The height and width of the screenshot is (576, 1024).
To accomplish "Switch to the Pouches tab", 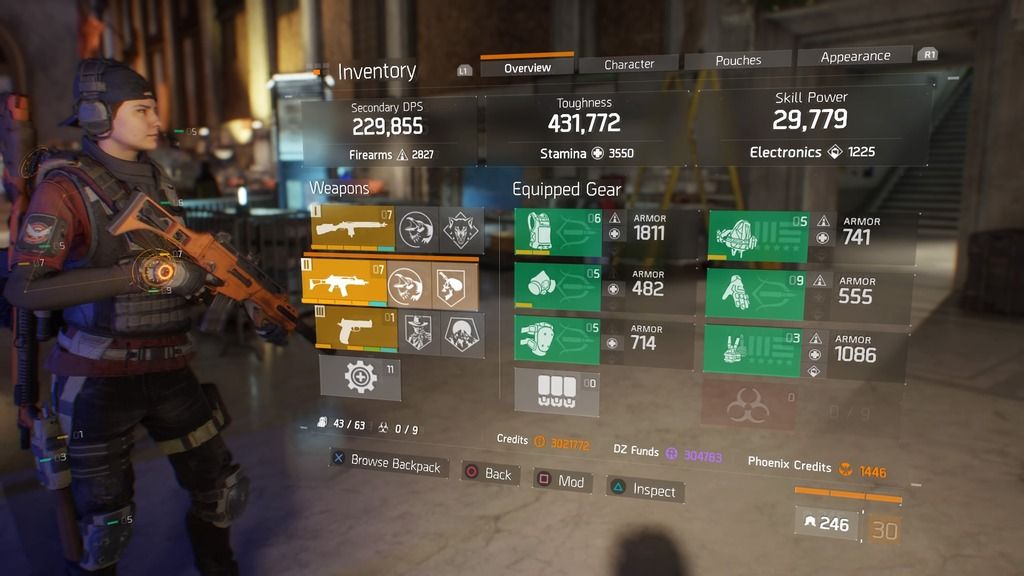I will click(x=738, y=61).
